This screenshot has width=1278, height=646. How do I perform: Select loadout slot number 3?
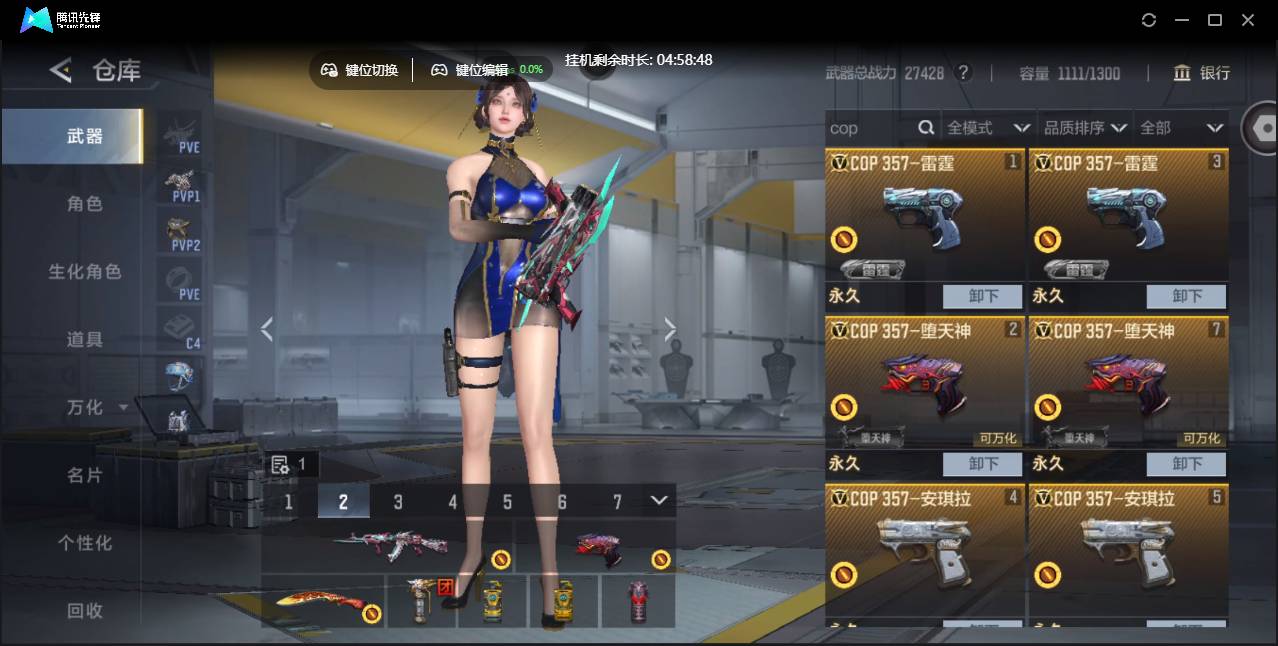398,502
